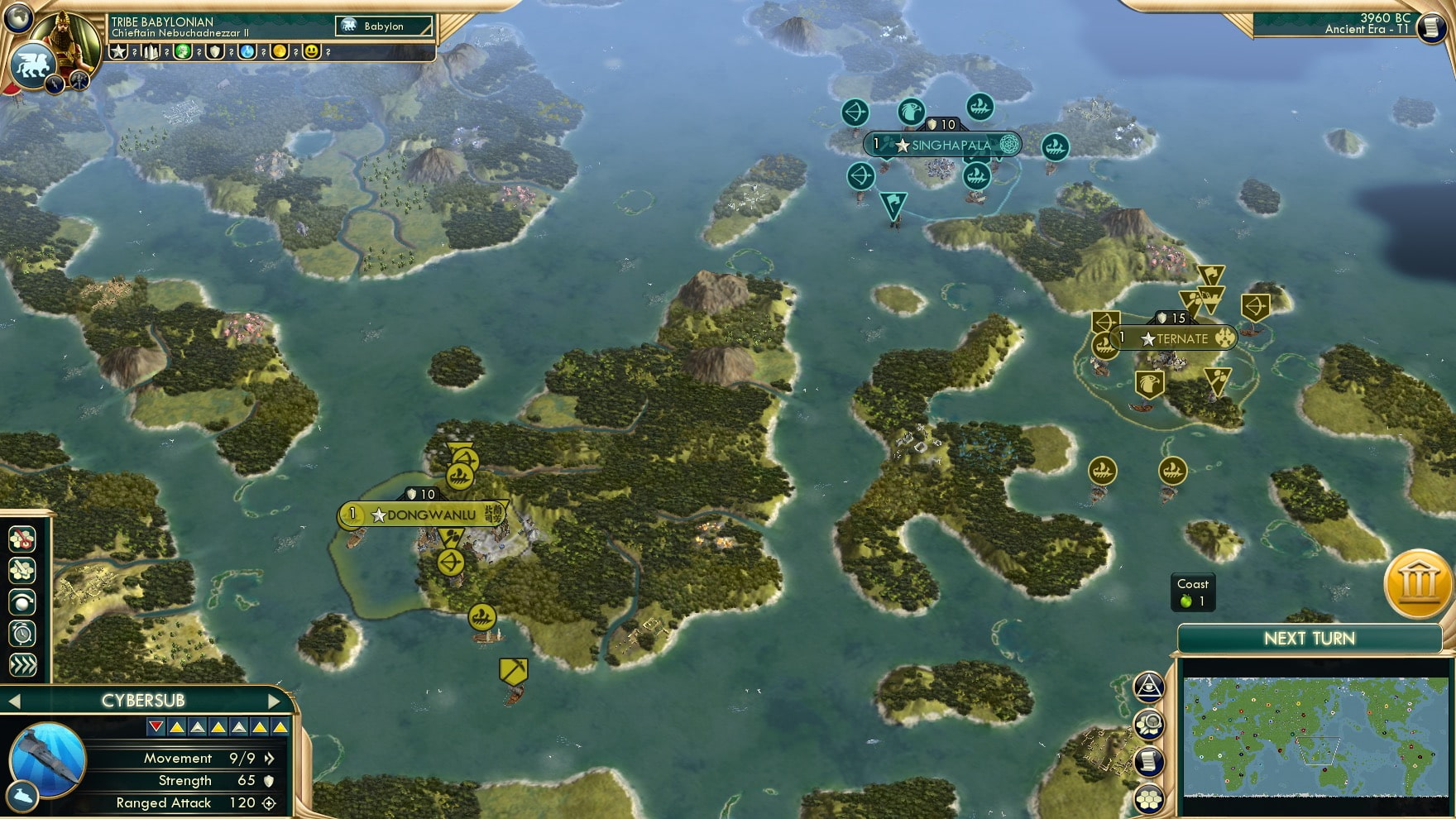Set the Cybersub to Alert with the clock icon

22,632
